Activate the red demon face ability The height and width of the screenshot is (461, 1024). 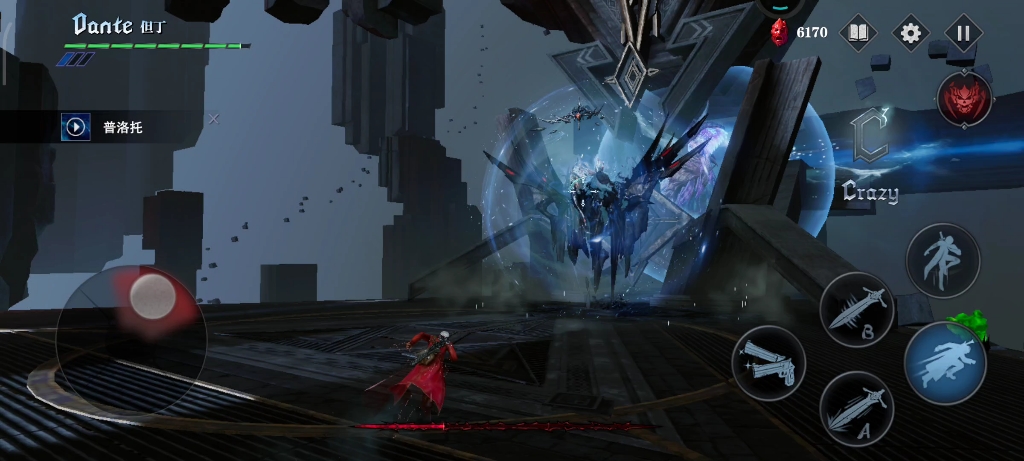coord(964,98)
